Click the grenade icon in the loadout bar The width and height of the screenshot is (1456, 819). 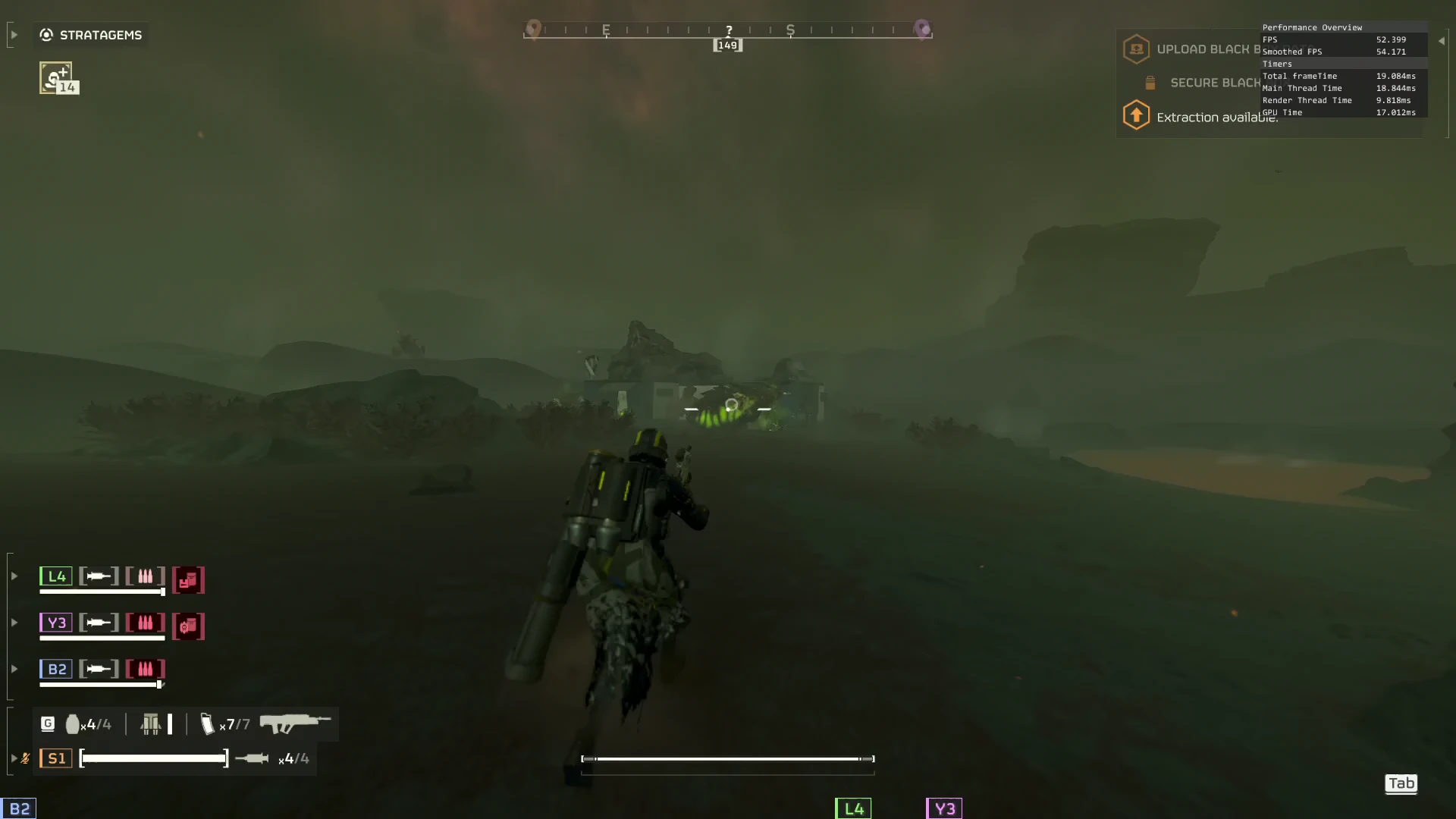[73, 724]
